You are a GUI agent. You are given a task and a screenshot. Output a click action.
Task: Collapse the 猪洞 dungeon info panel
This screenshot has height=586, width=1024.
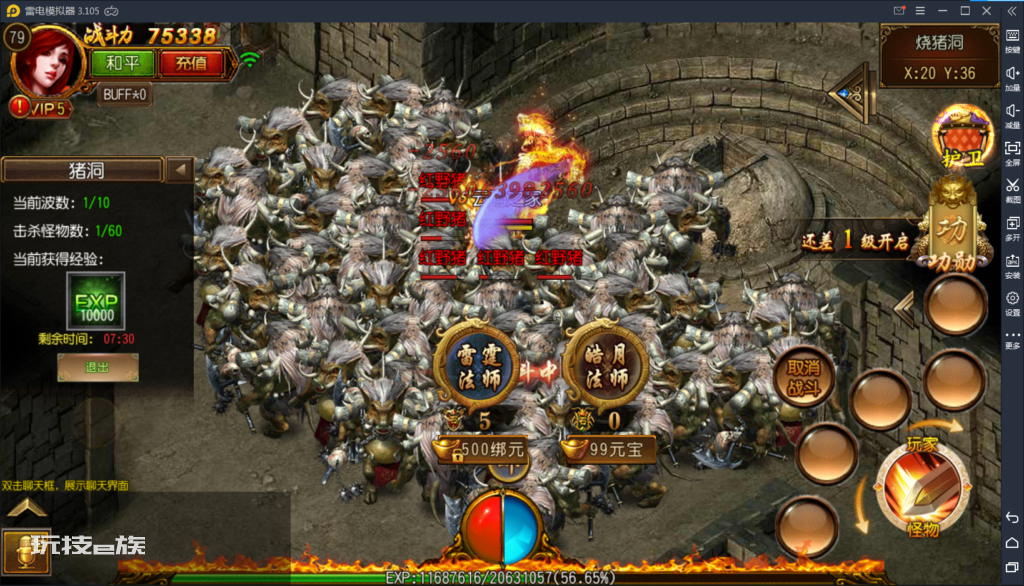180,169
